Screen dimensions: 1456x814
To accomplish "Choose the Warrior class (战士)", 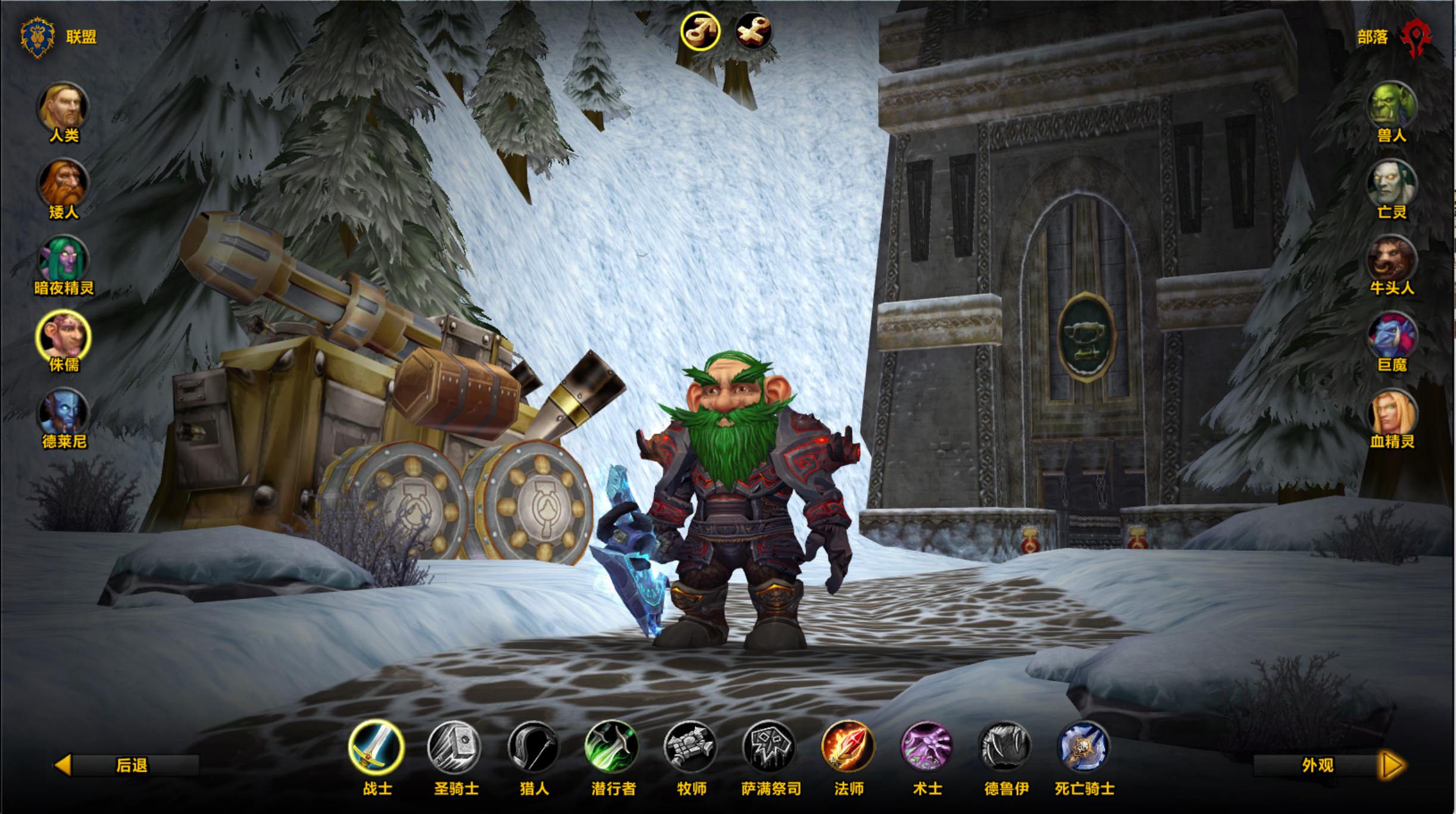I will coord(376,747).
